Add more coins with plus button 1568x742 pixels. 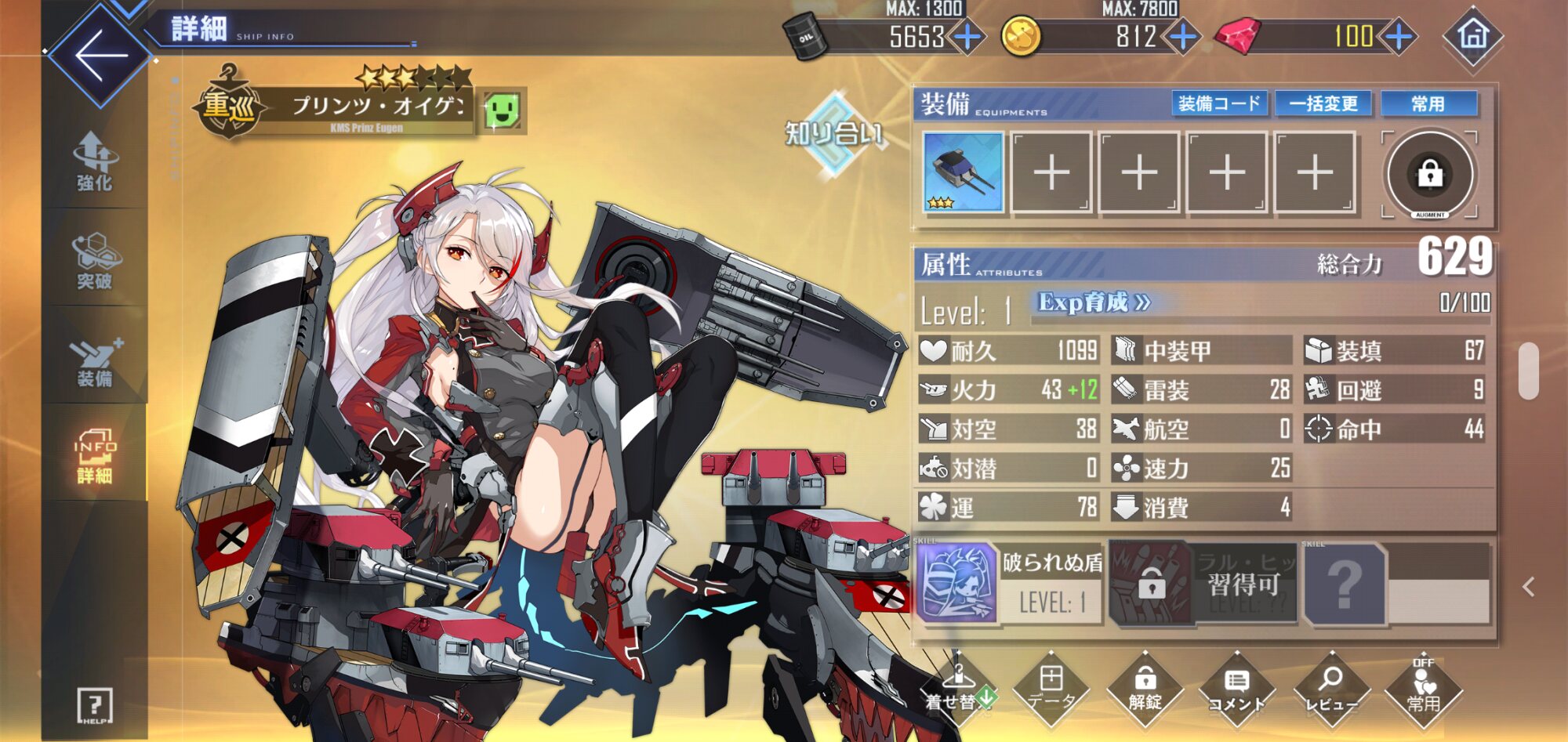pyautogui.click(x=1183, y=36)
